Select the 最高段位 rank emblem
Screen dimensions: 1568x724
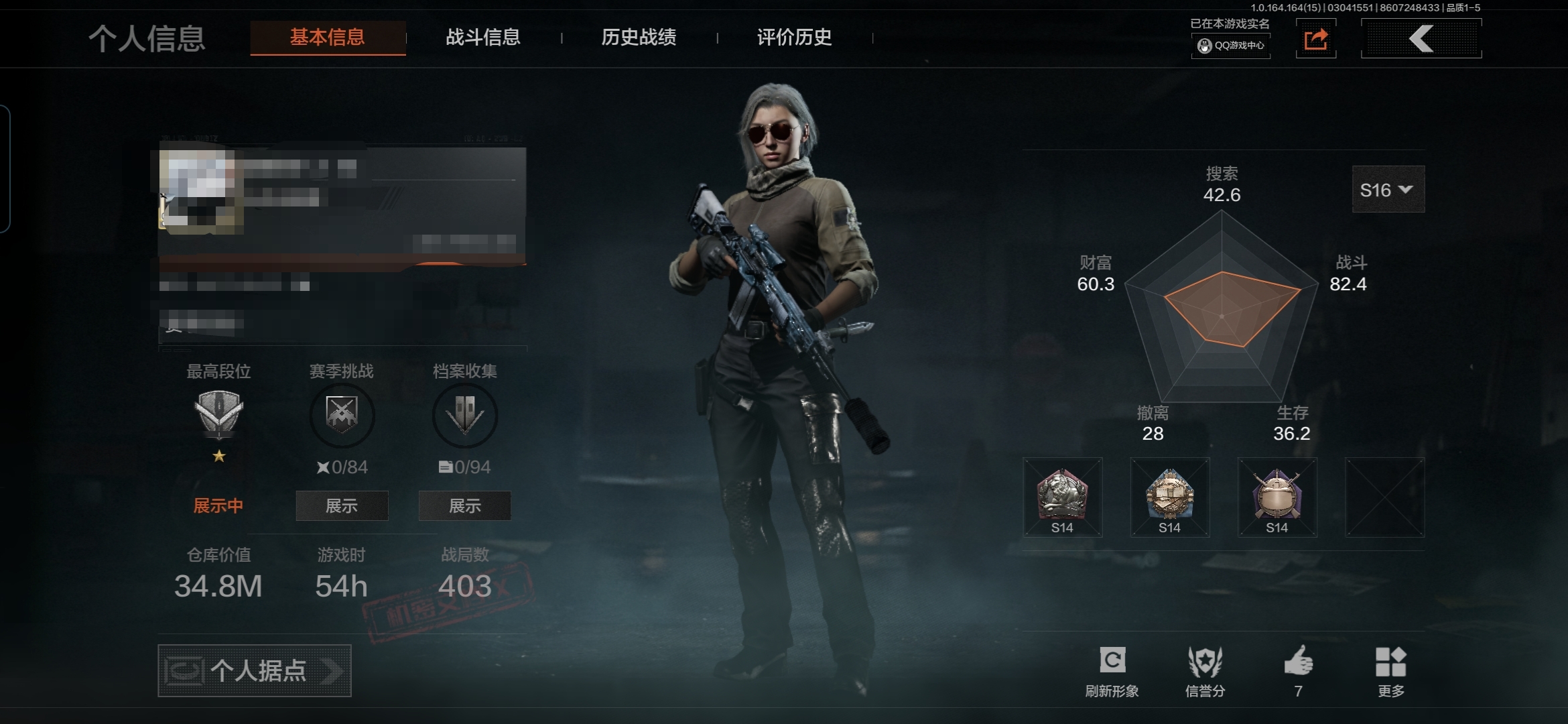point(218,414)
